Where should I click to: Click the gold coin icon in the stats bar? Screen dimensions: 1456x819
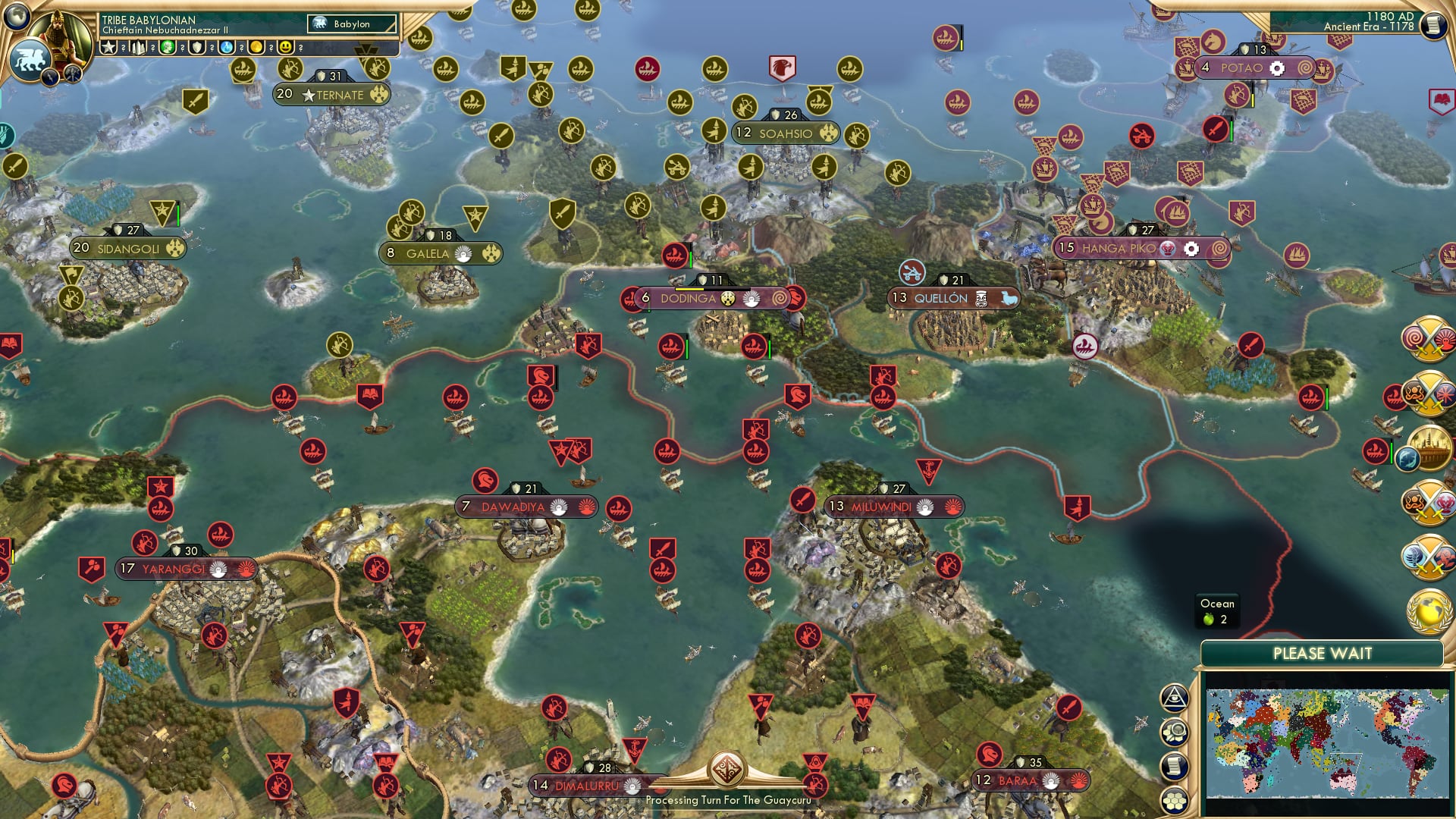pyautogui.click(x=256, y=47)
